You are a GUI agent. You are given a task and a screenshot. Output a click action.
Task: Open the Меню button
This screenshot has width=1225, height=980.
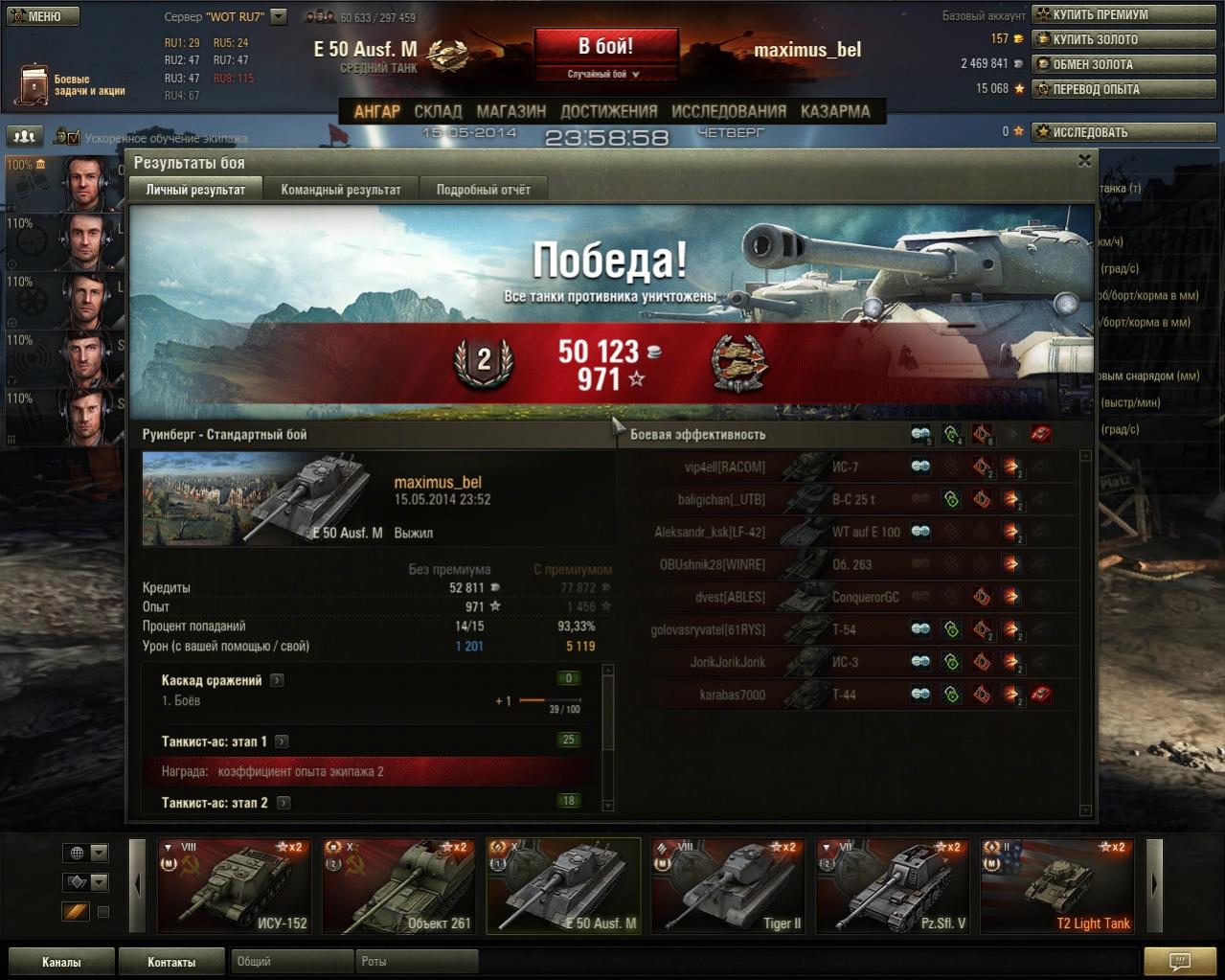[42, 16]
